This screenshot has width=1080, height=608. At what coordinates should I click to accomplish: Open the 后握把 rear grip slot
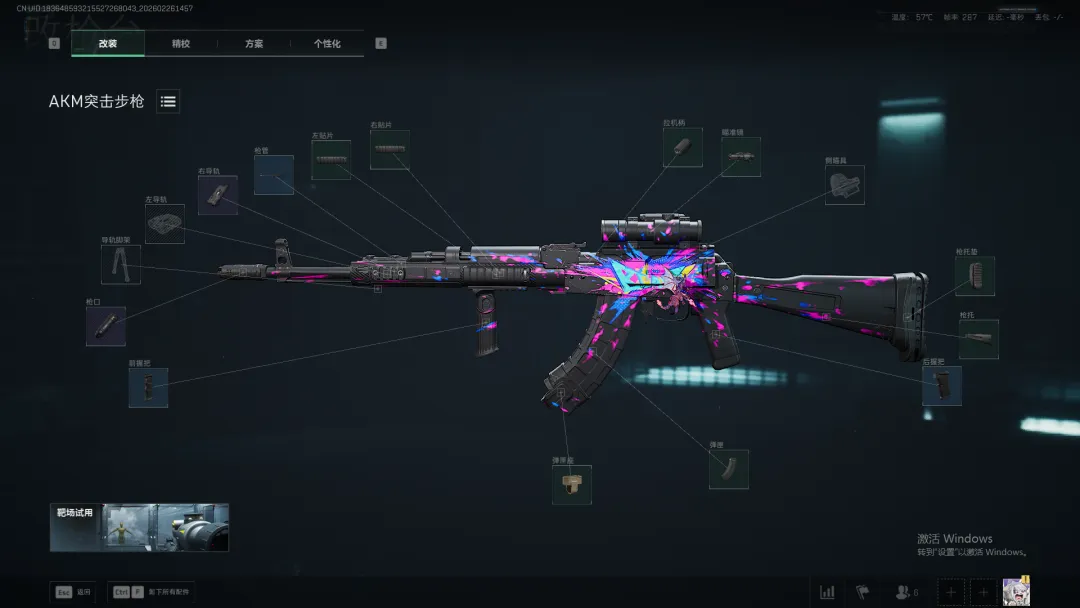942,385
